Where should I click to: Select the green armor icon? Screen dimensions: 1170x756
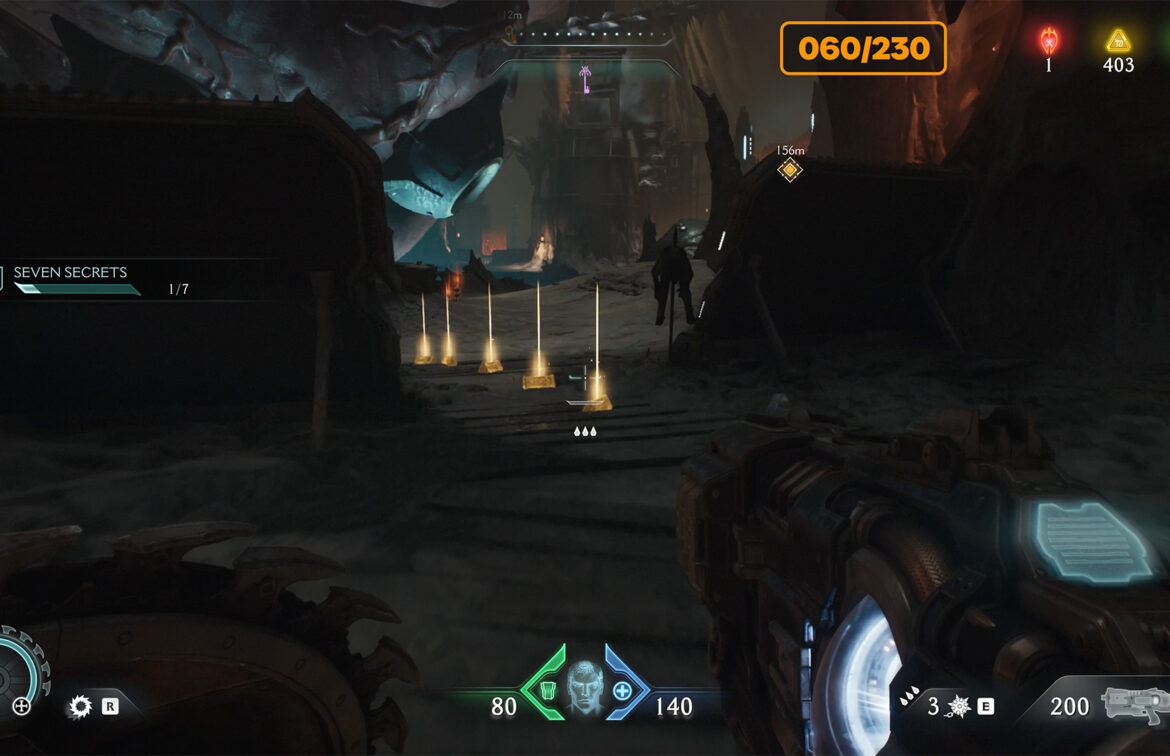[x=547, y=689]
